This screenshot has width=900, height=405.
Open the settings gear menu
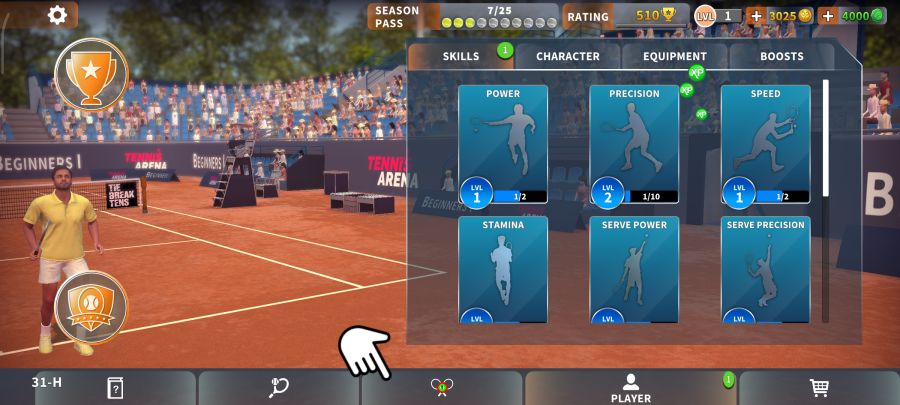click(x=58, y=15)
